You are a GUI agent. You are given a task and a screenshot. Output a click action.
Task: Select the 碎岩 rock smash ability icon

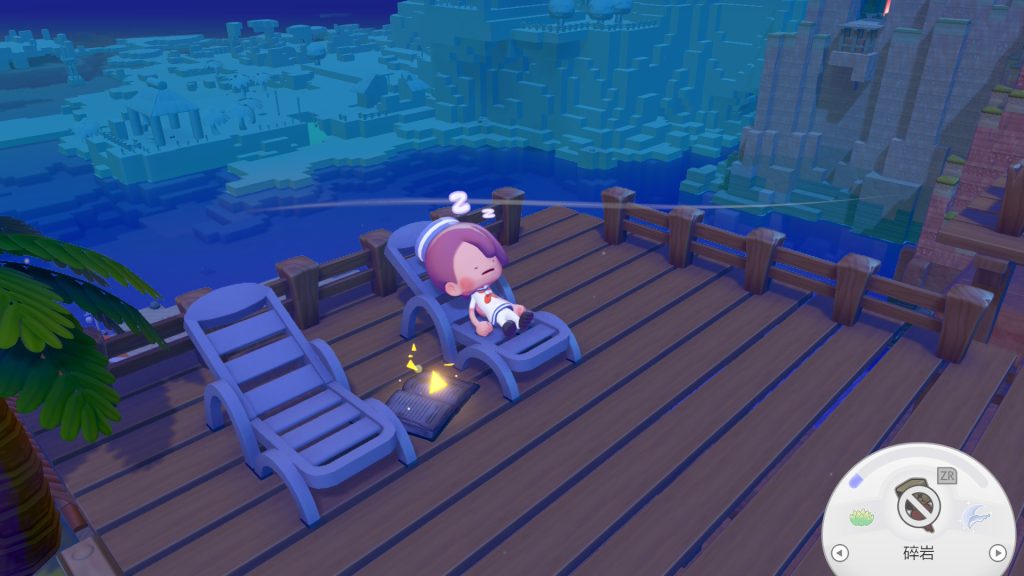[918, 506]
